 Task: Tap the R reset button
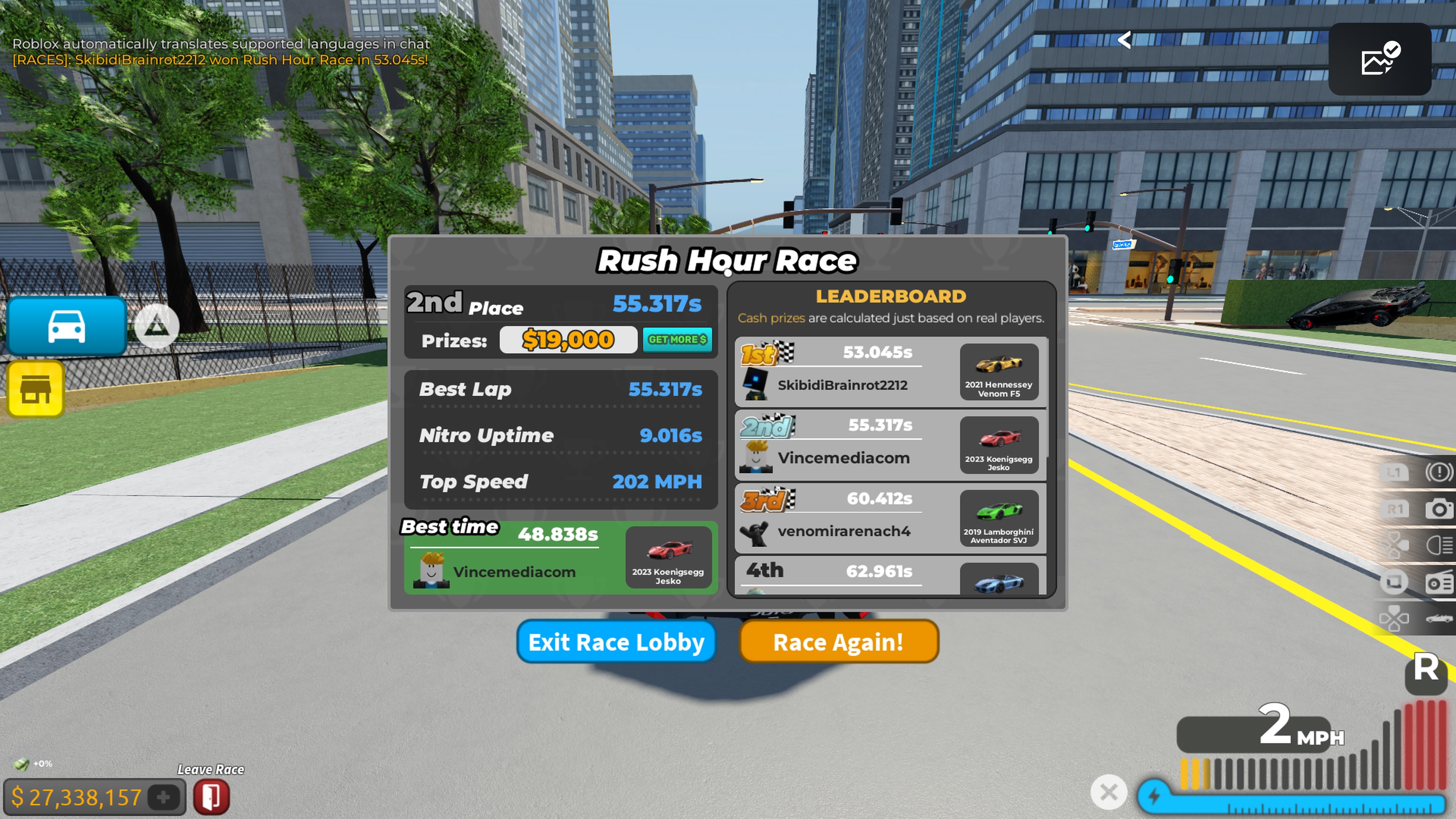[1426, 669]
